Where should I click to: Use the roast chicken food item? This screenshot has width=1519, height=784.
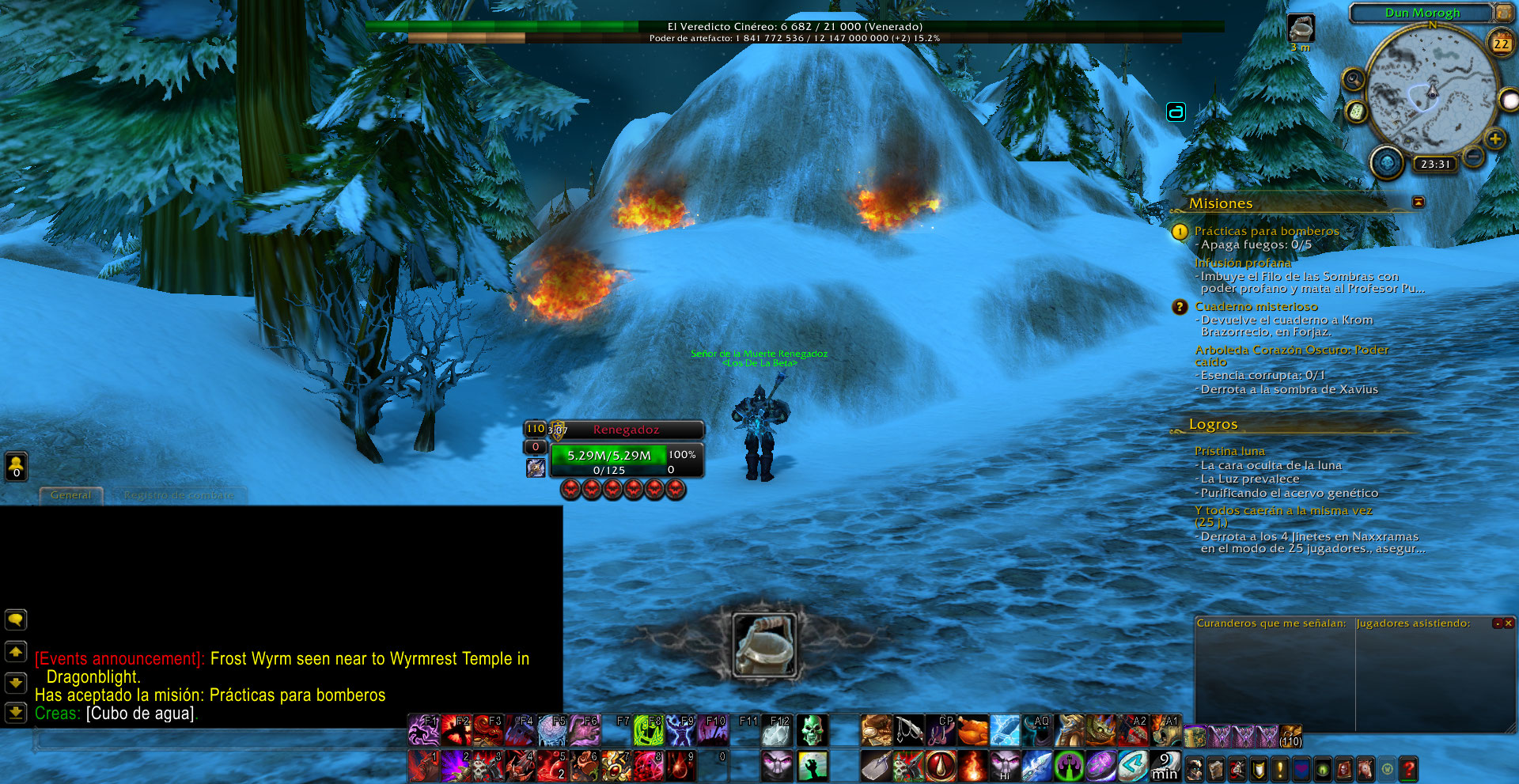click(x=972, y=731)
